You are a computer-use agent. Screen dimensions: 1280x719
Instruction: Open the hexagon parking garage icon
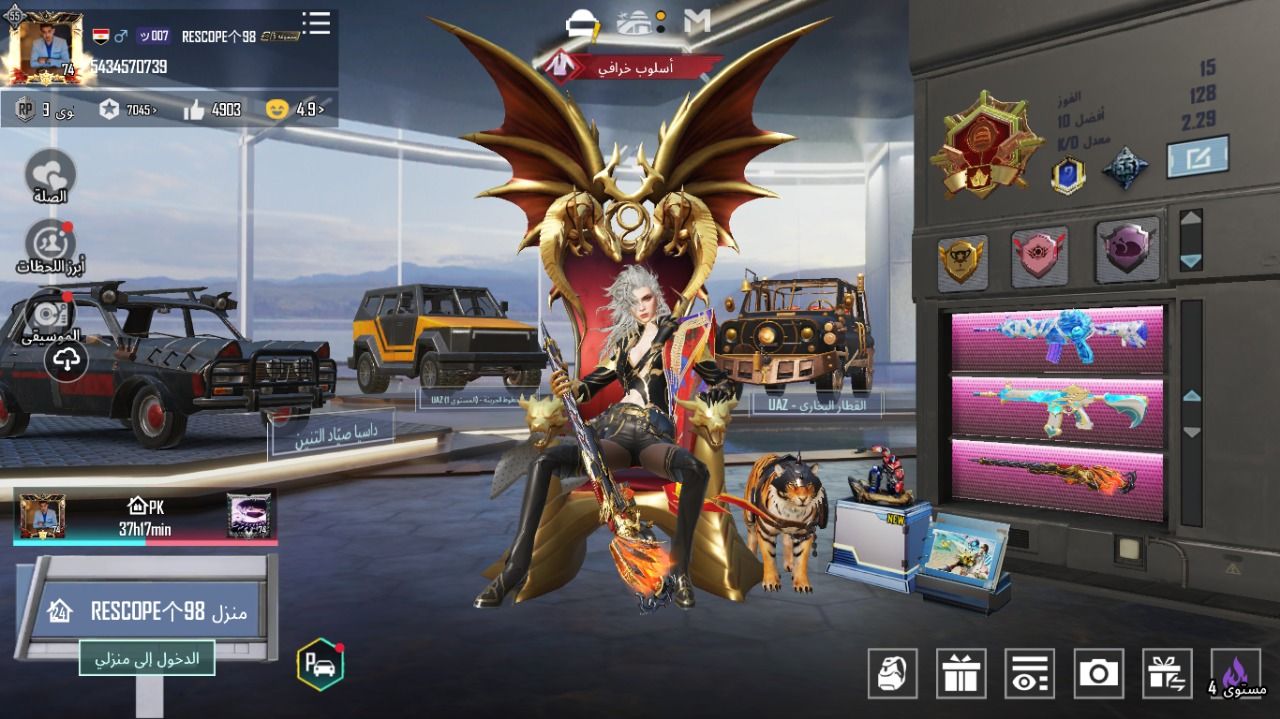[320, 664]
